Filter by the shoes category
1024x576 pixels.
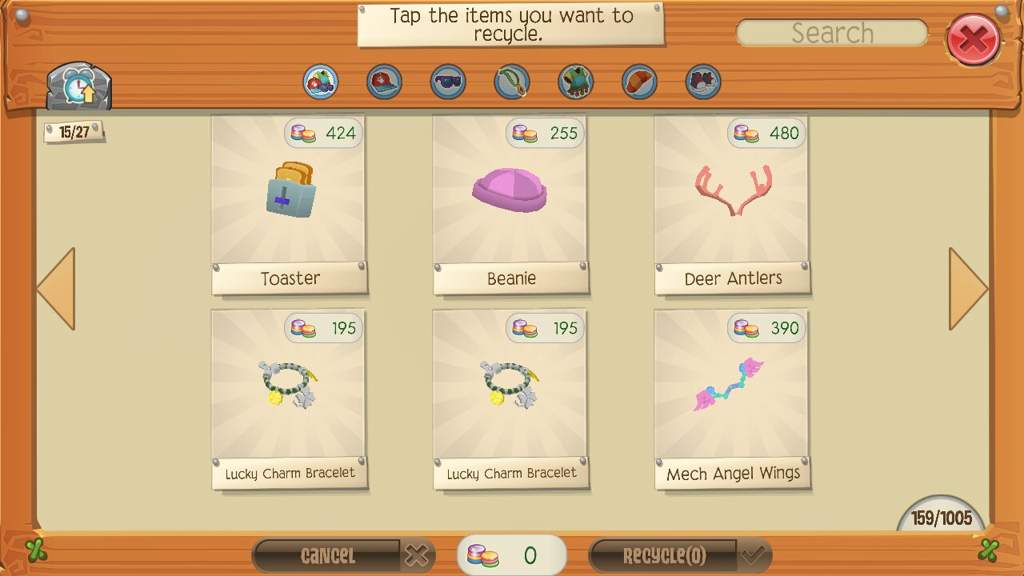coord(703,82)
